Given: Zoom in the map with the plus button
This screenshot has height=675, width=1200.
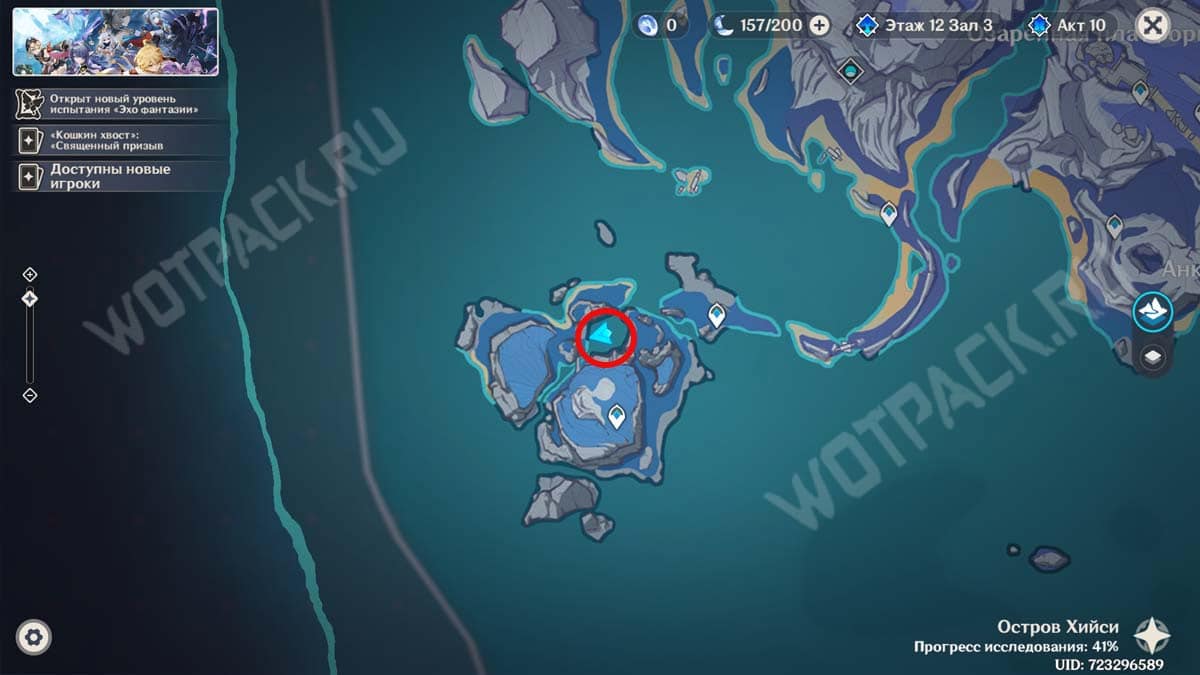Looking at the screenshot, I should pos(30,274).
